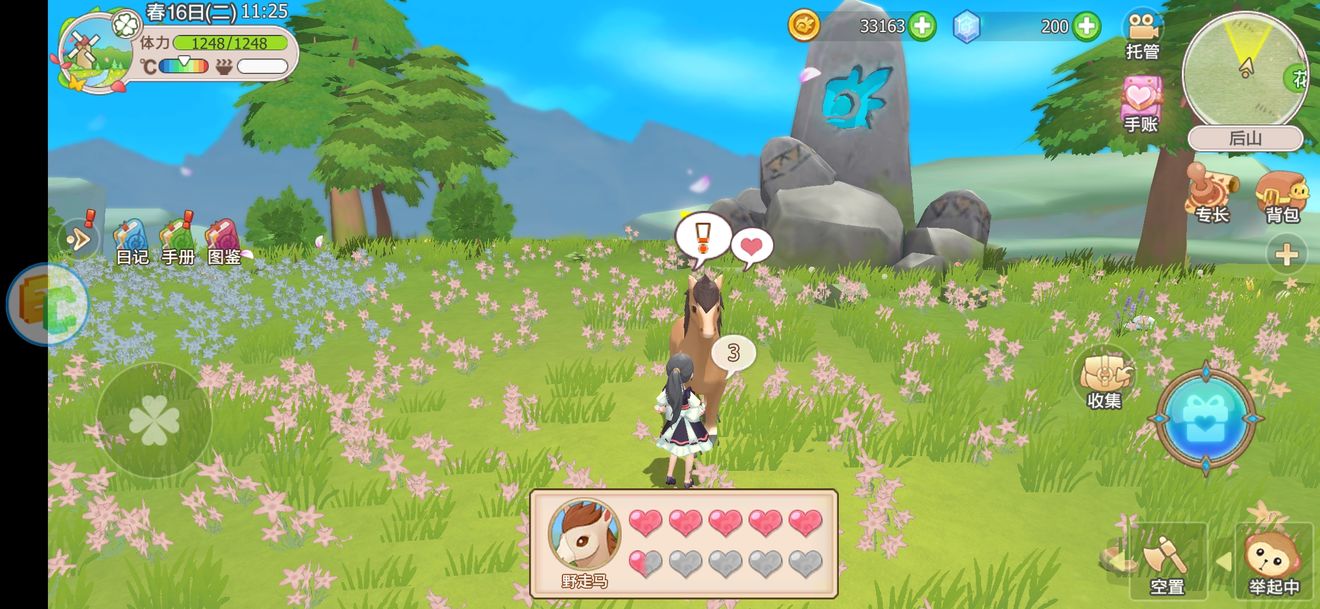1320x609 pixels.
Task: Tap the 收集 collect button
Action: (1104, 377)
